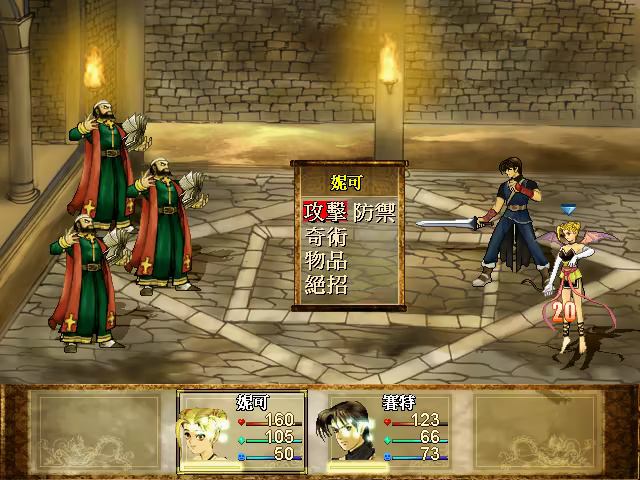Choose the 防禦 defend command
Image resolution: width=640 pixels, height=480 pixels.
[x=374, y=212]
